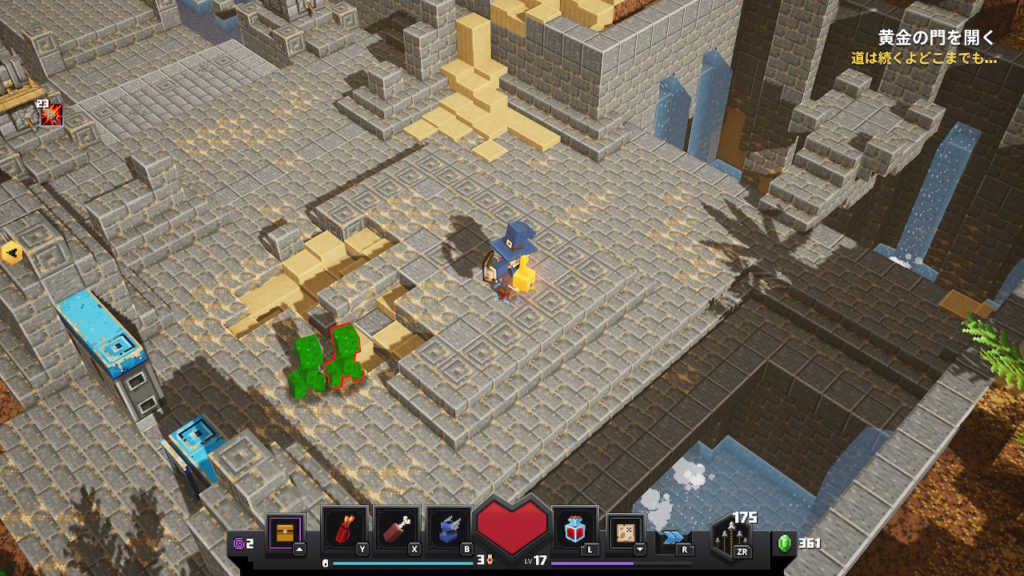This screenshot has height=576, width=1024.
Task: Open the inventory chest icon
Action: pos(284,532)
